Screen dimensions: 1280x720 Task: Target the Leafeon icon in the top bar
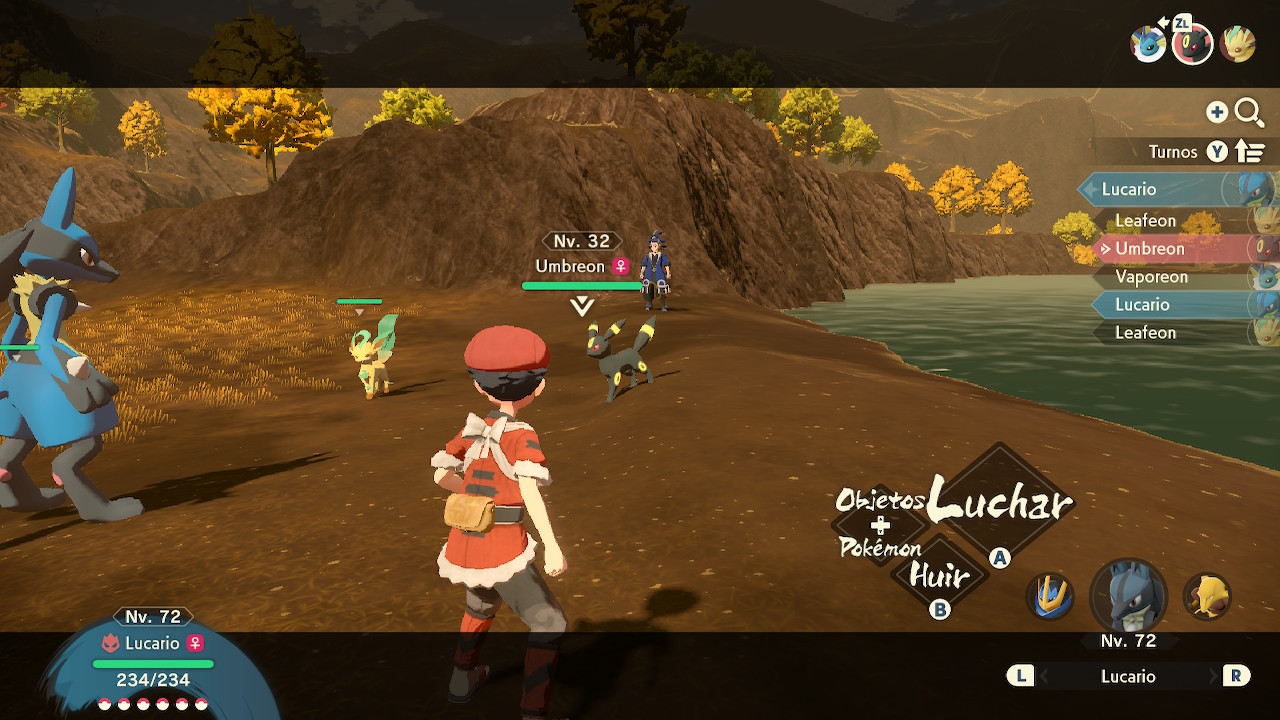(x=1237, y=44)
